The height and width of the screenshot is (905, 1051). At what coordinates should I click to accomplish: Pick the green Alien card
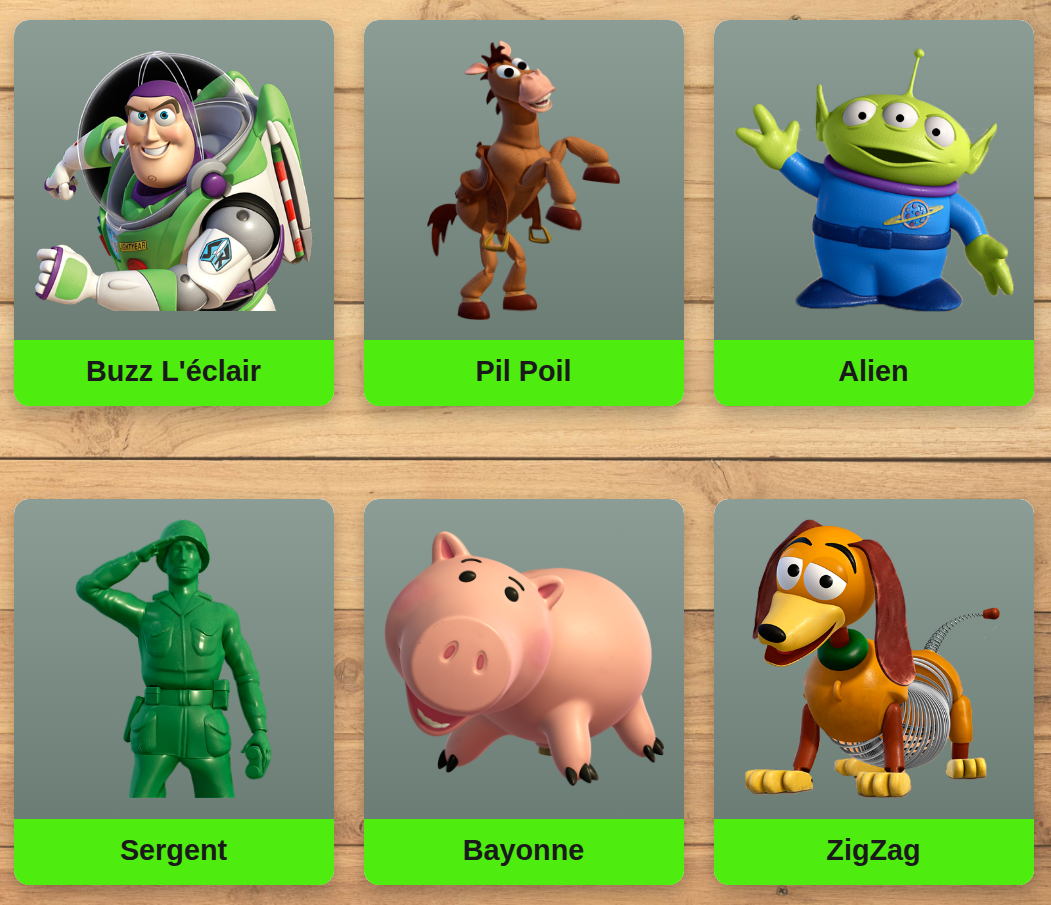873,212
